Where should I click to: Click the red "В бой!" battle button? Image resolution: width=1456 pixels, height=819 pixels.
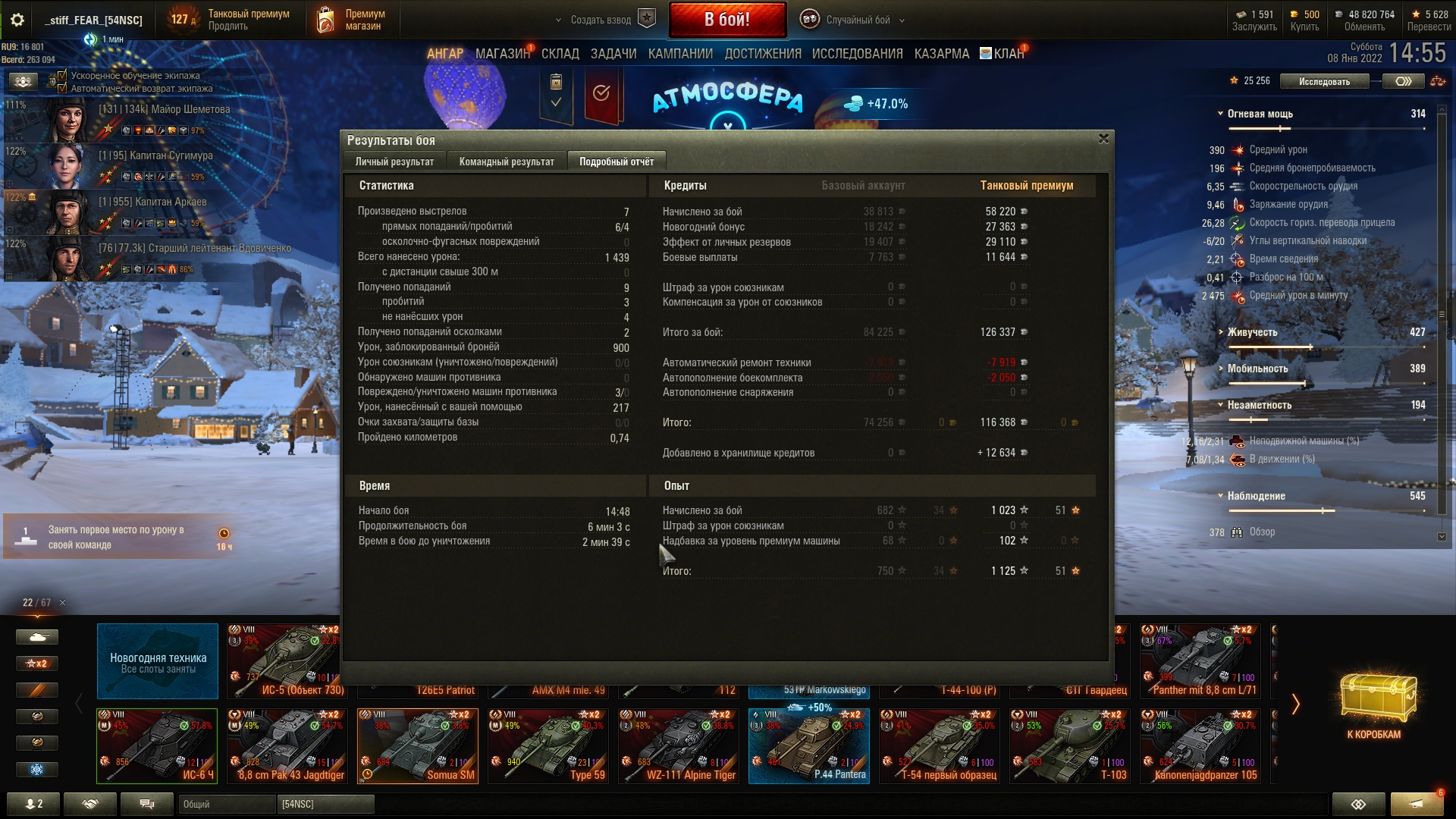point(726,20)
